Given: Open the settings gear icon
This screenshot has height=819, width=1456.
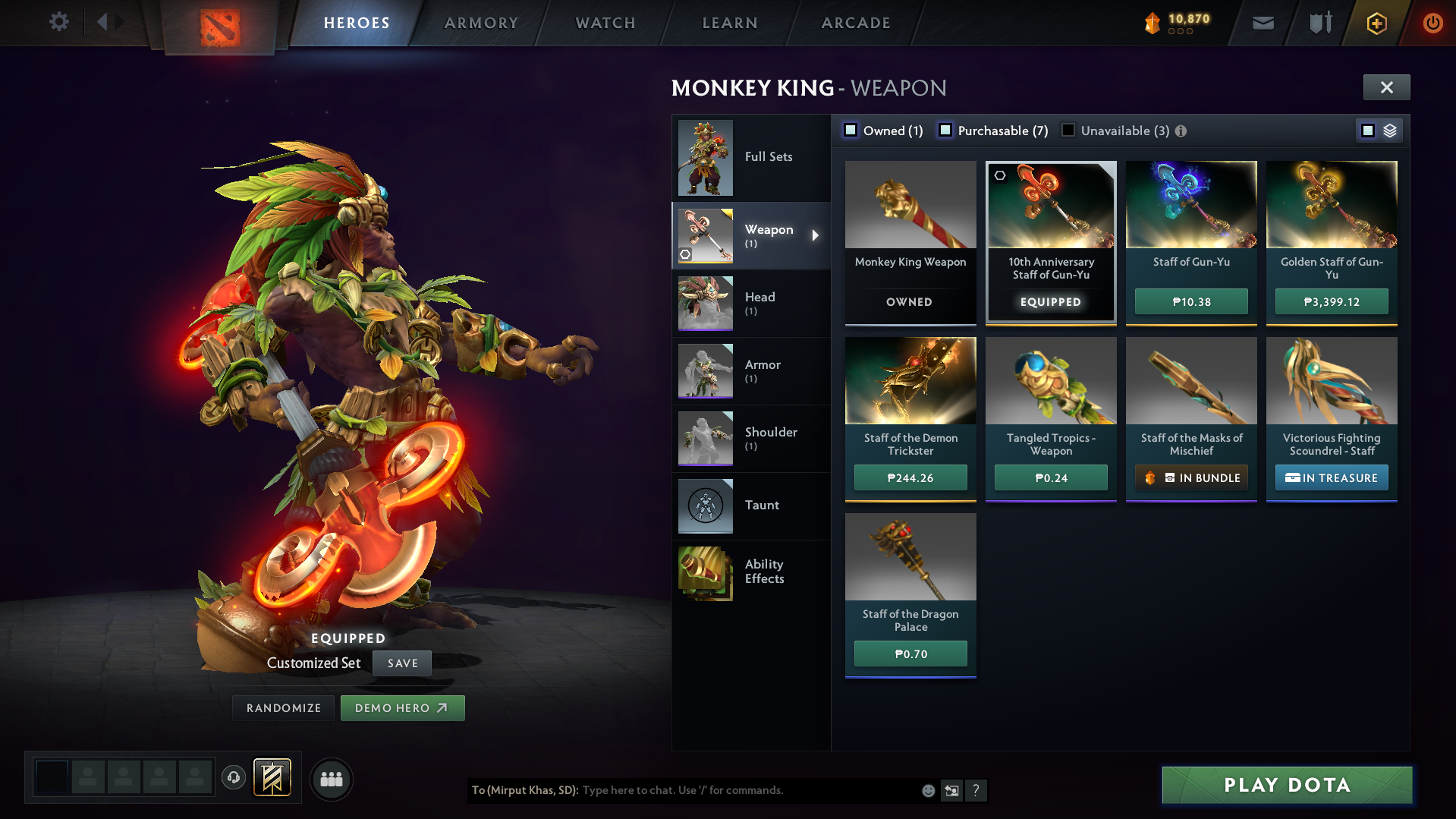Looking at the screenshot, I should tap(59, 22).
